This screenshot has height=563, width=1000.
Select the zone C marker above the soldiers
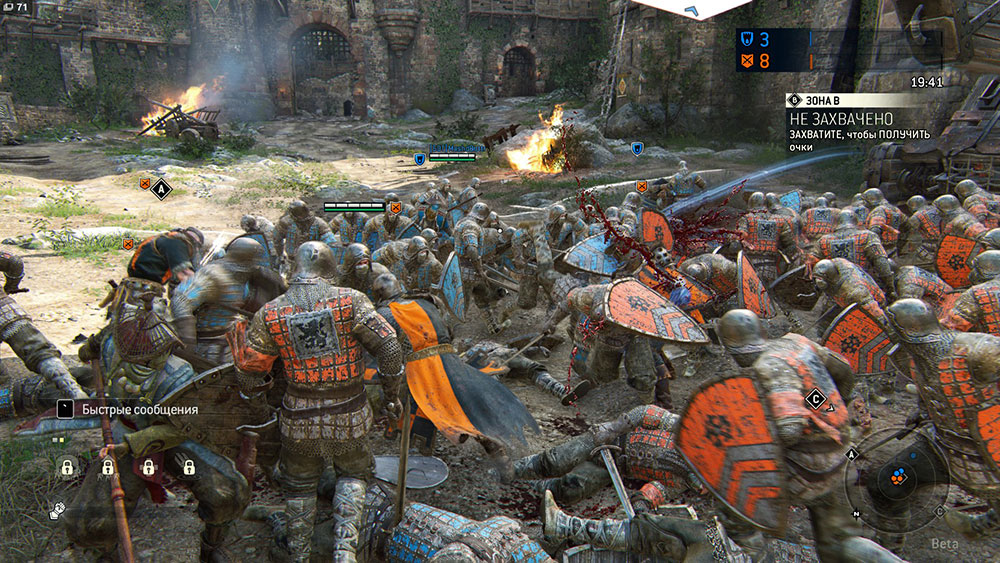[x=816, y=400]
